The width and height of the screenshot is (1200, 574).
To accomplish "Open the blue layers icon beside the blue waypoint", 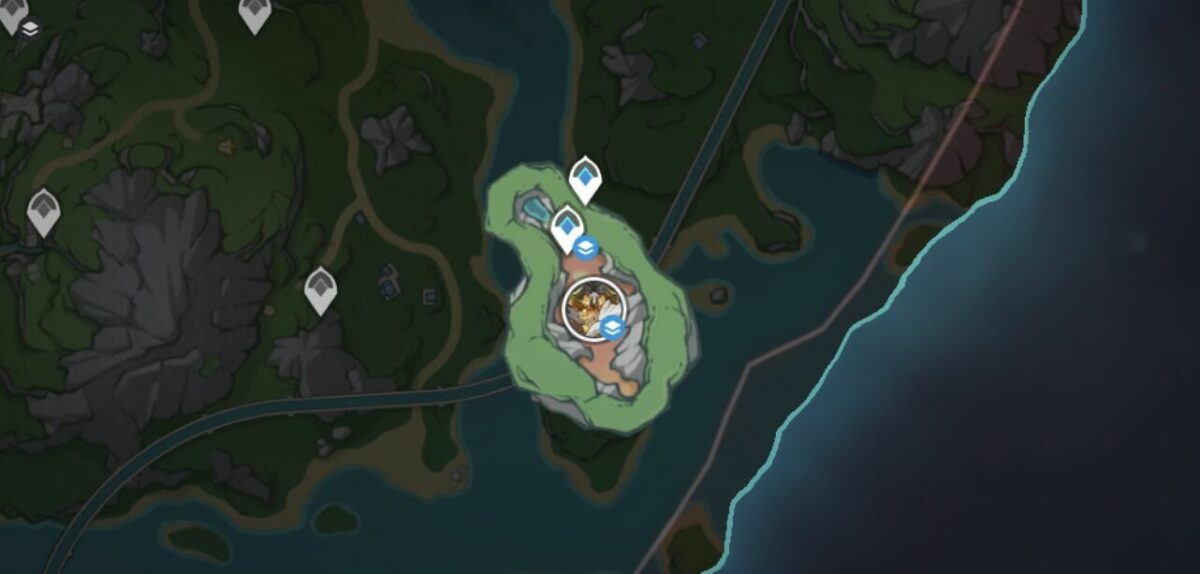I will [x=587, y=247].
